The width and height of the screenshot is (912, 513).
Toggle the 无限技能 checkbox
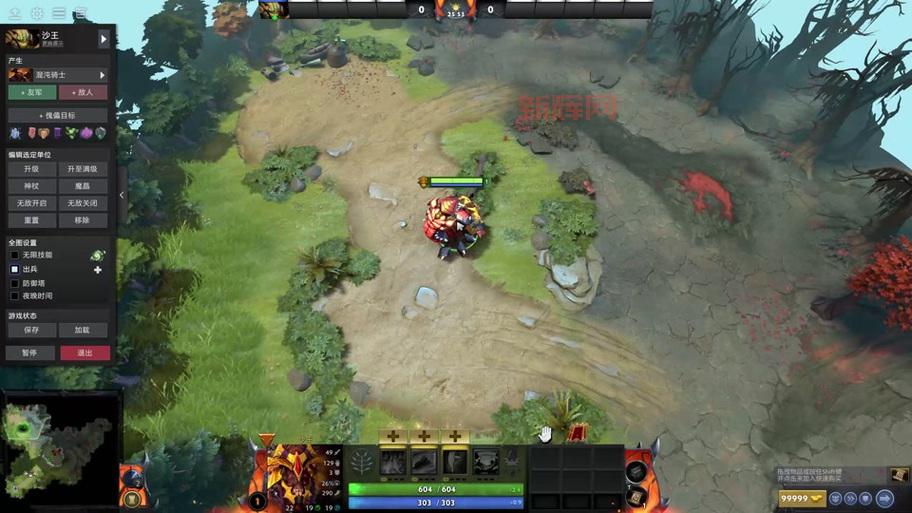(15, 255)
